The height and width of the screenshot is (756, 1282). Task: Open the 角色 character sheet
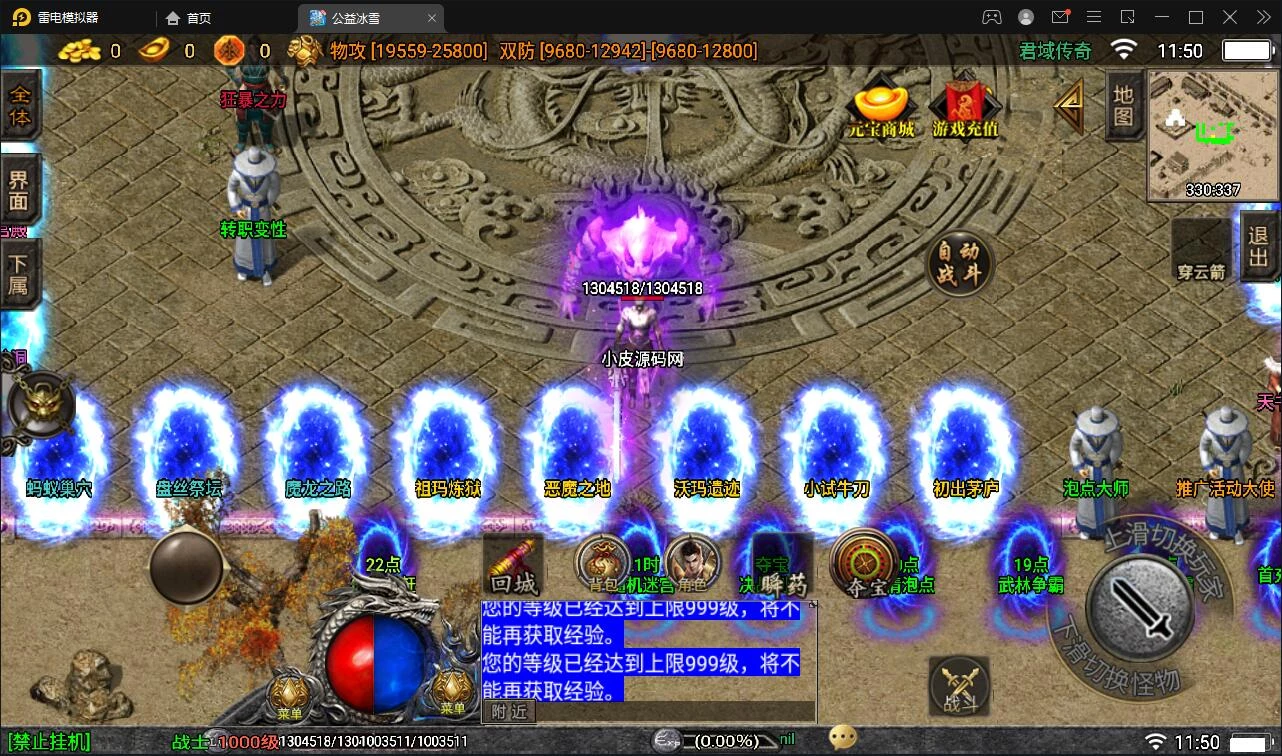[692, 566]
